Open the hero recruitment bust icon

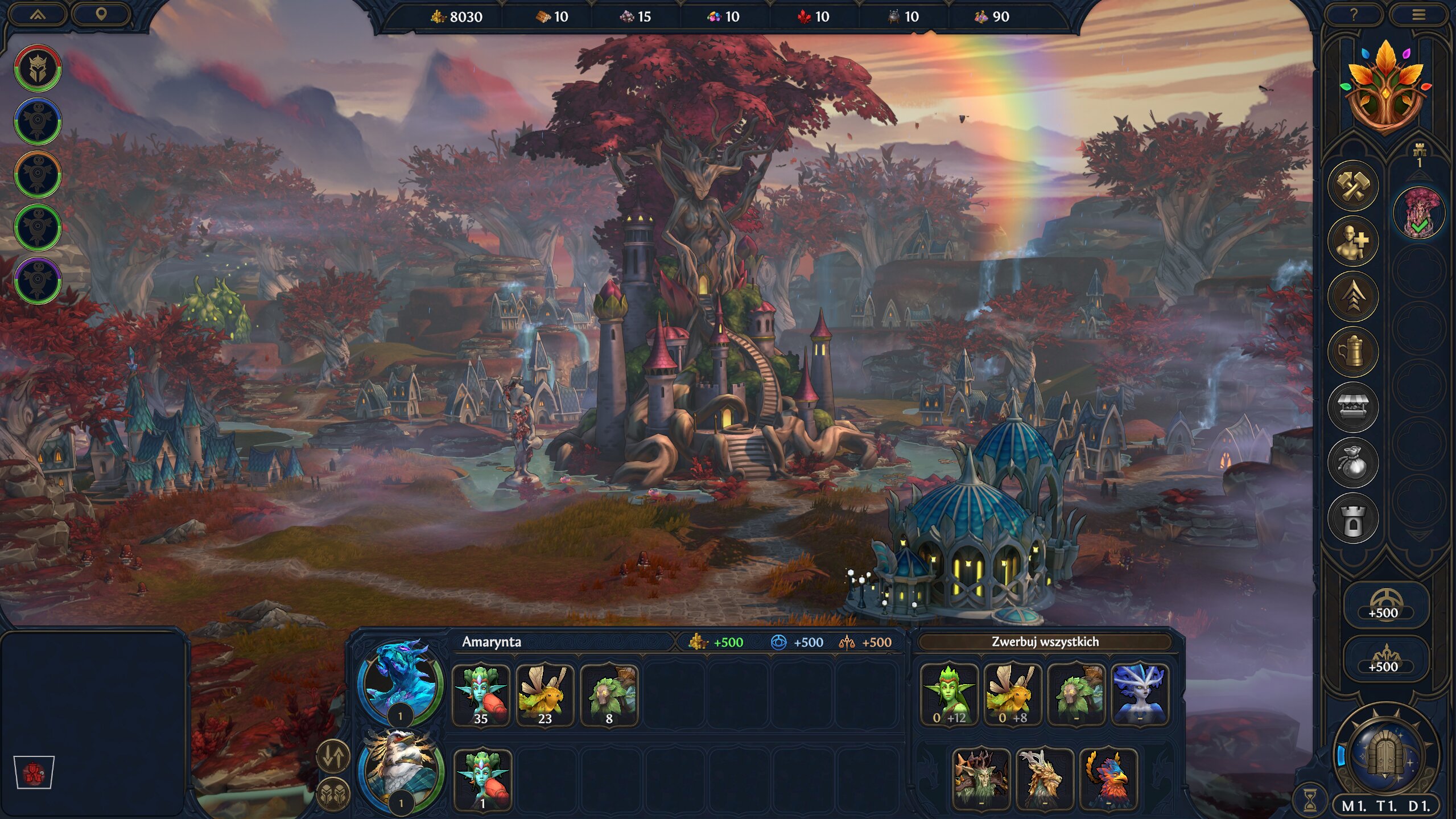pos(1353,241)
